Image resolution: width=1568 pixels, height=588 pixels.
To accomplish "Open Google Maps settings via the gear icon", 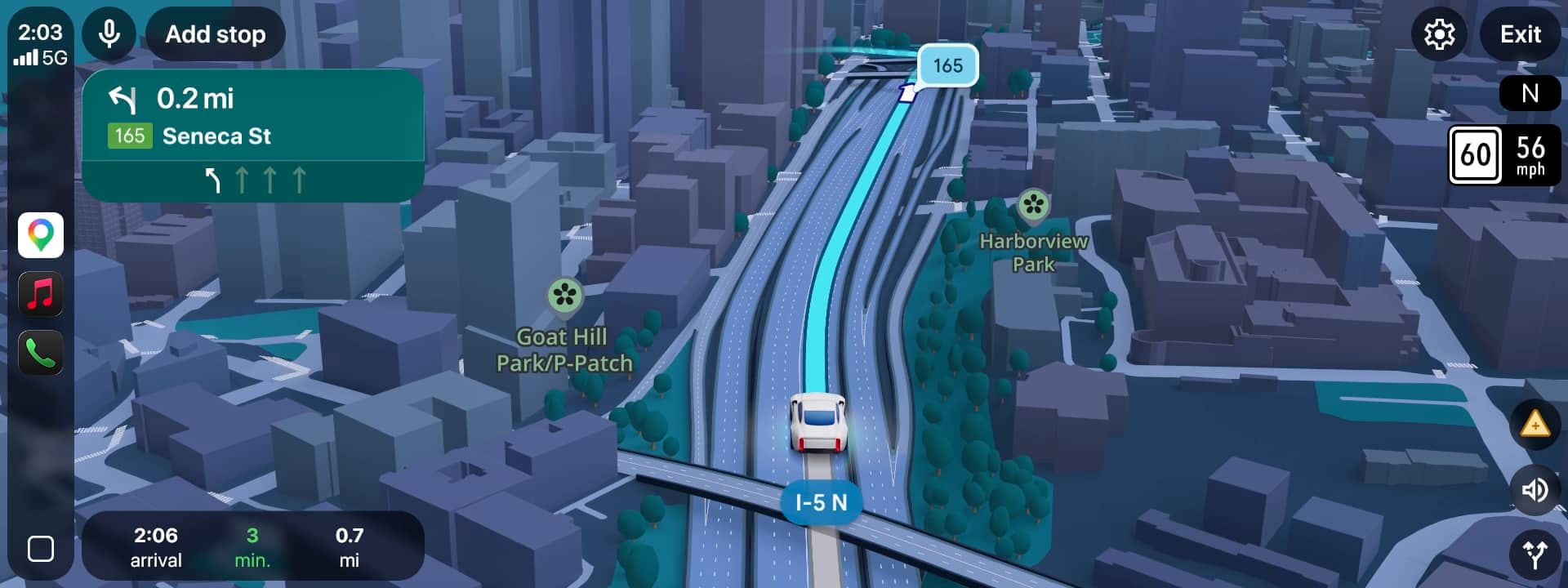I will point(1440,34).
